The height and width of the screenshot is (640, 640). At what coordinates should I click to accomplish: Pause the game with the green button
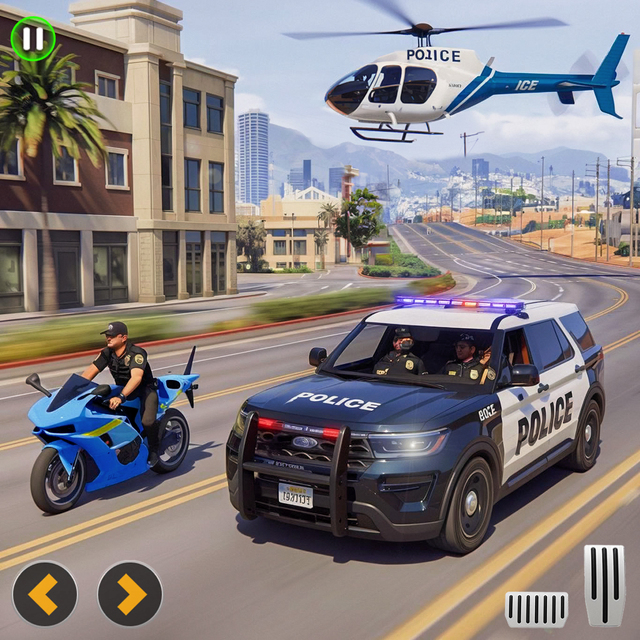pyautogui.click(x=32, y=39)
